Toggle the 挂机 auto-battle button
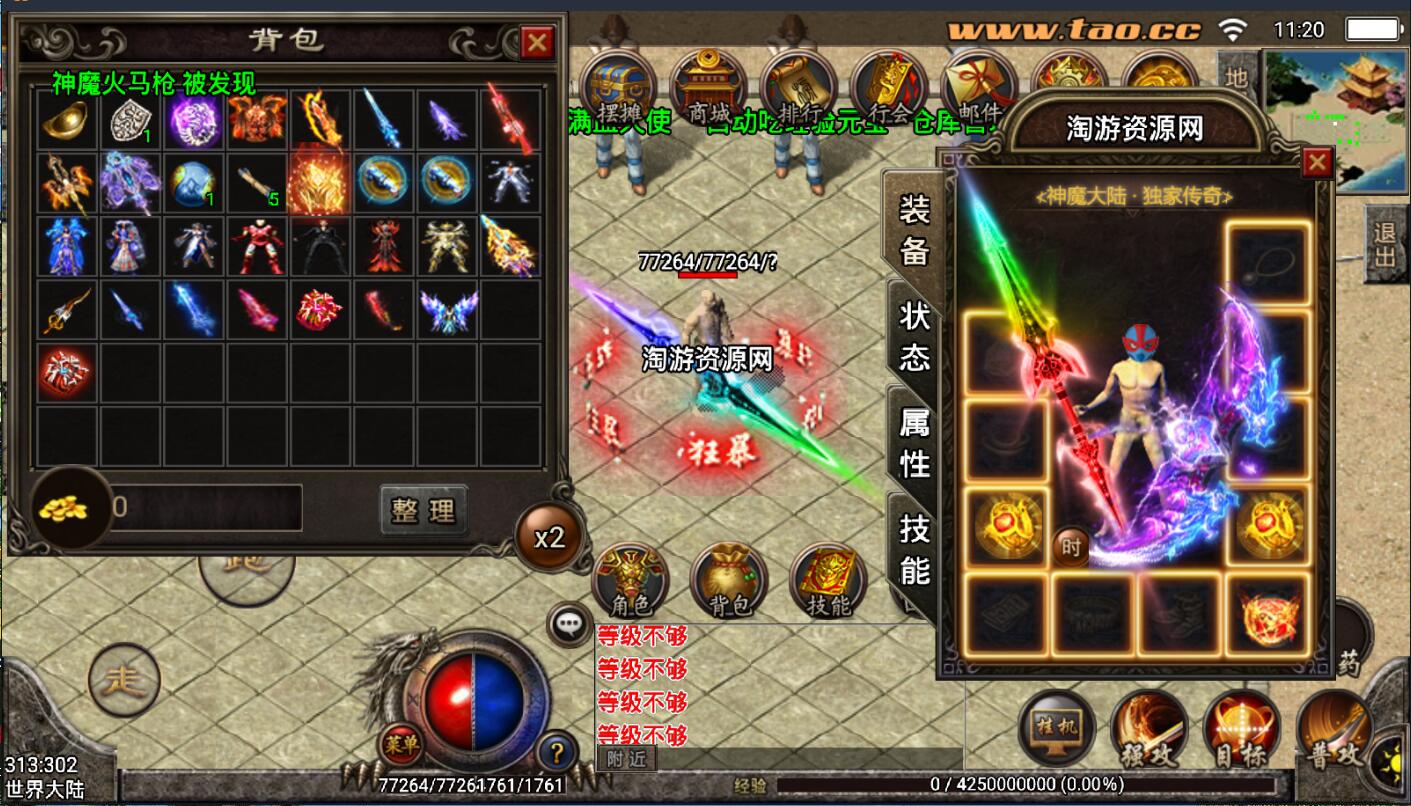 click(x=1056, y=727)
